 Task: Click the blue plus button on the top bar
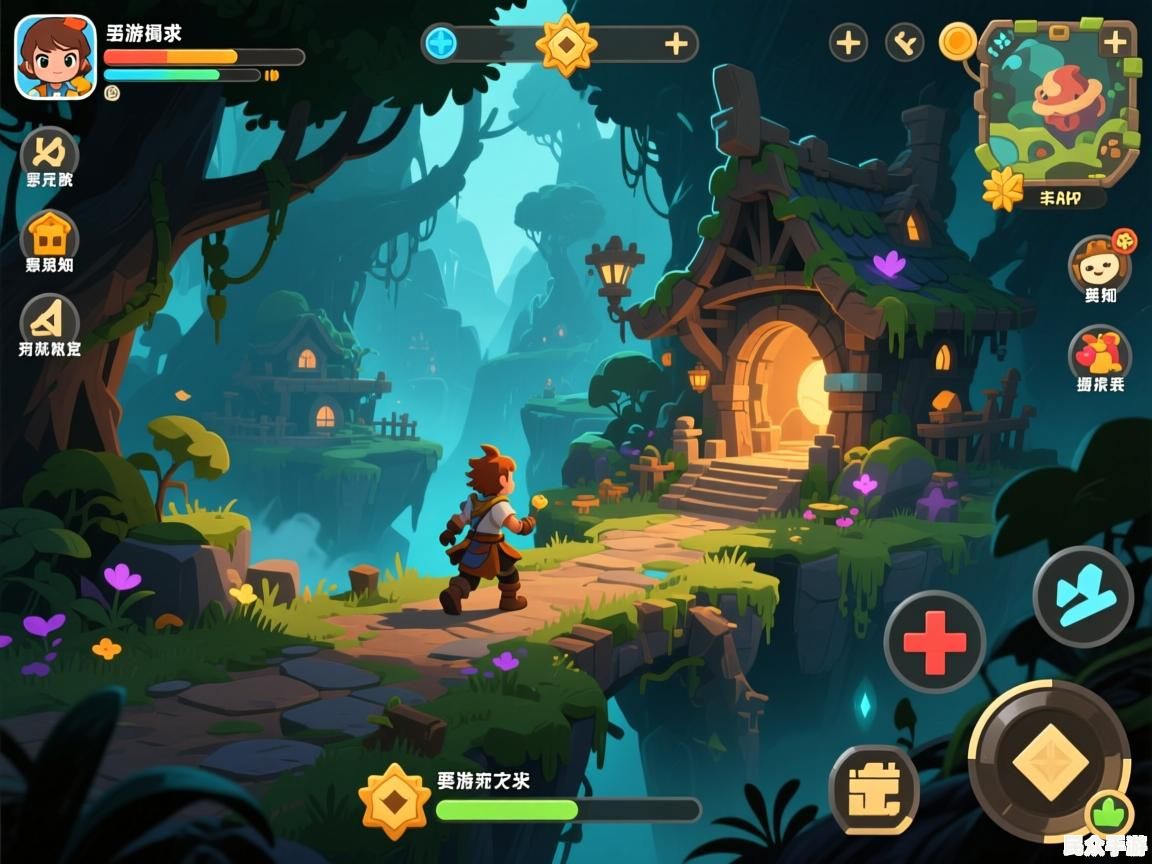(x=440, y=43)
